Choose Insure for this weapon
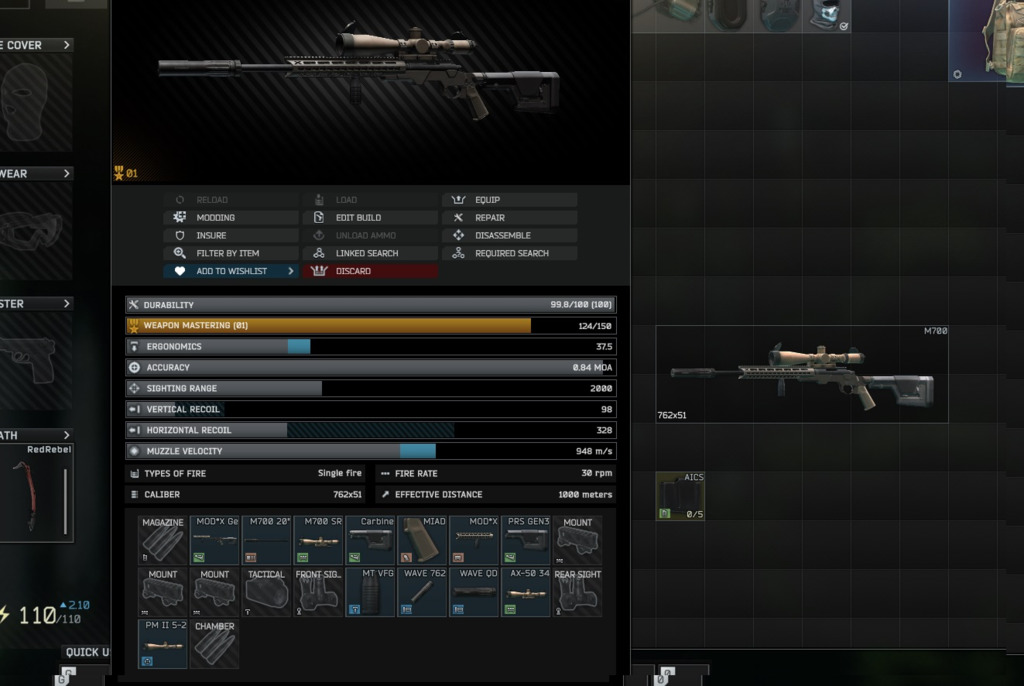 (x=230, y=236)
